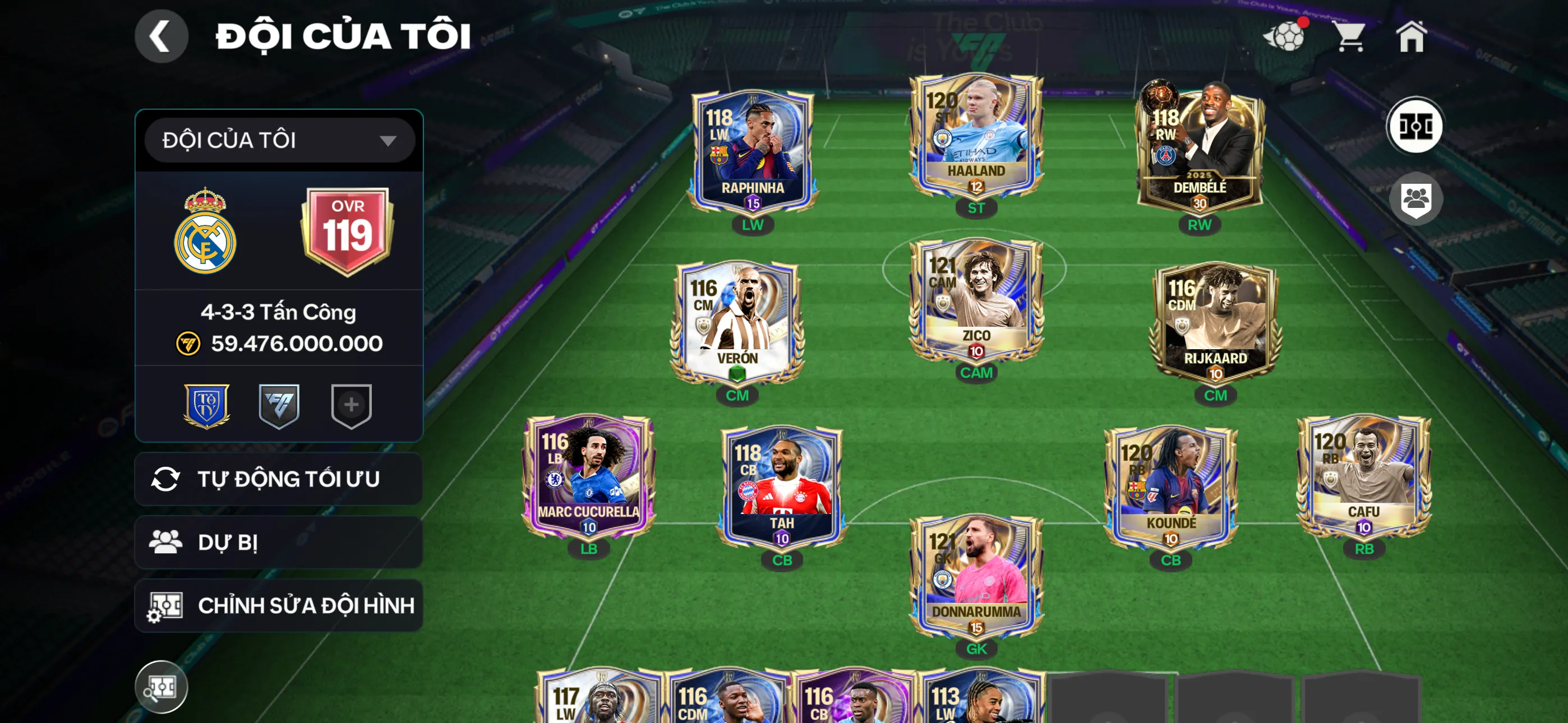Go back with the arrow button

pos(162,36)
